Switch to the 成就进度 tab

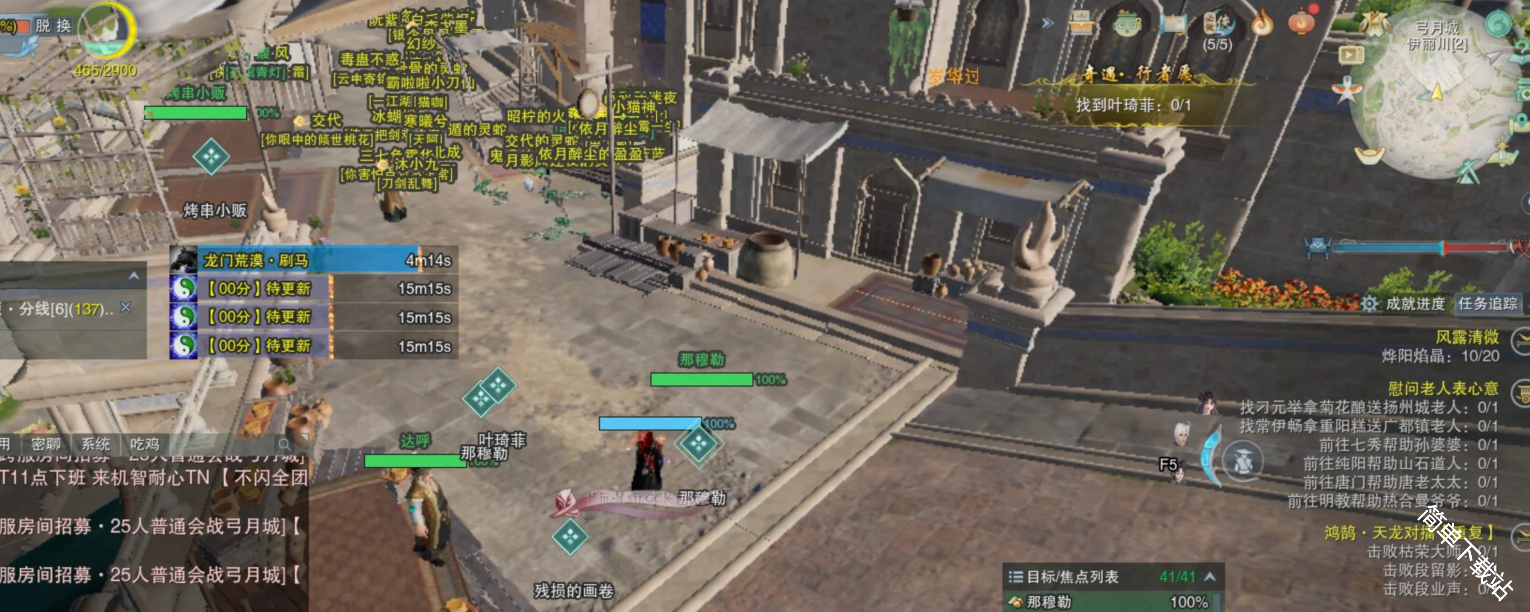(x=1415, y=303)
